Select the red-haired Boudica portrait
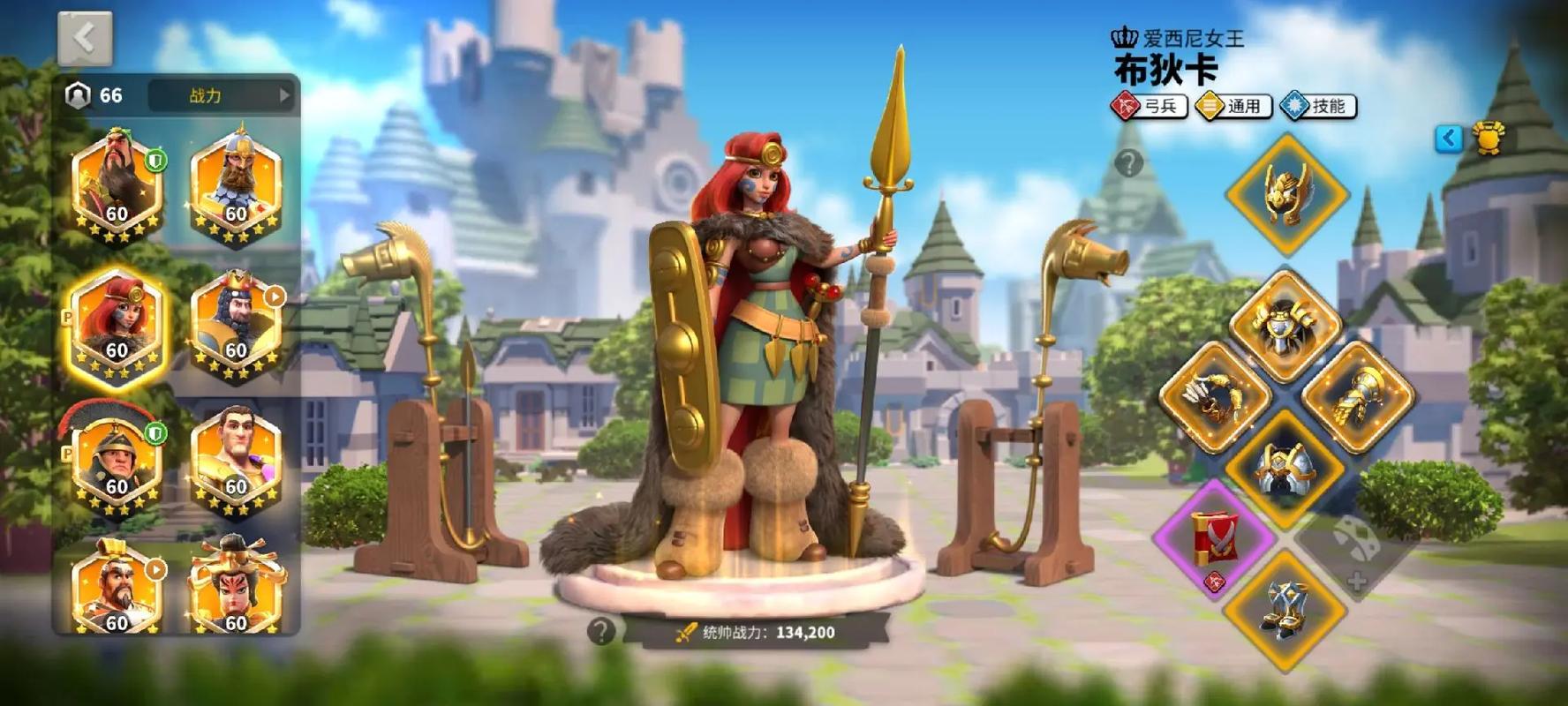Image resolution: width=1568 pixels, height=706 pixels. (117, 324)
